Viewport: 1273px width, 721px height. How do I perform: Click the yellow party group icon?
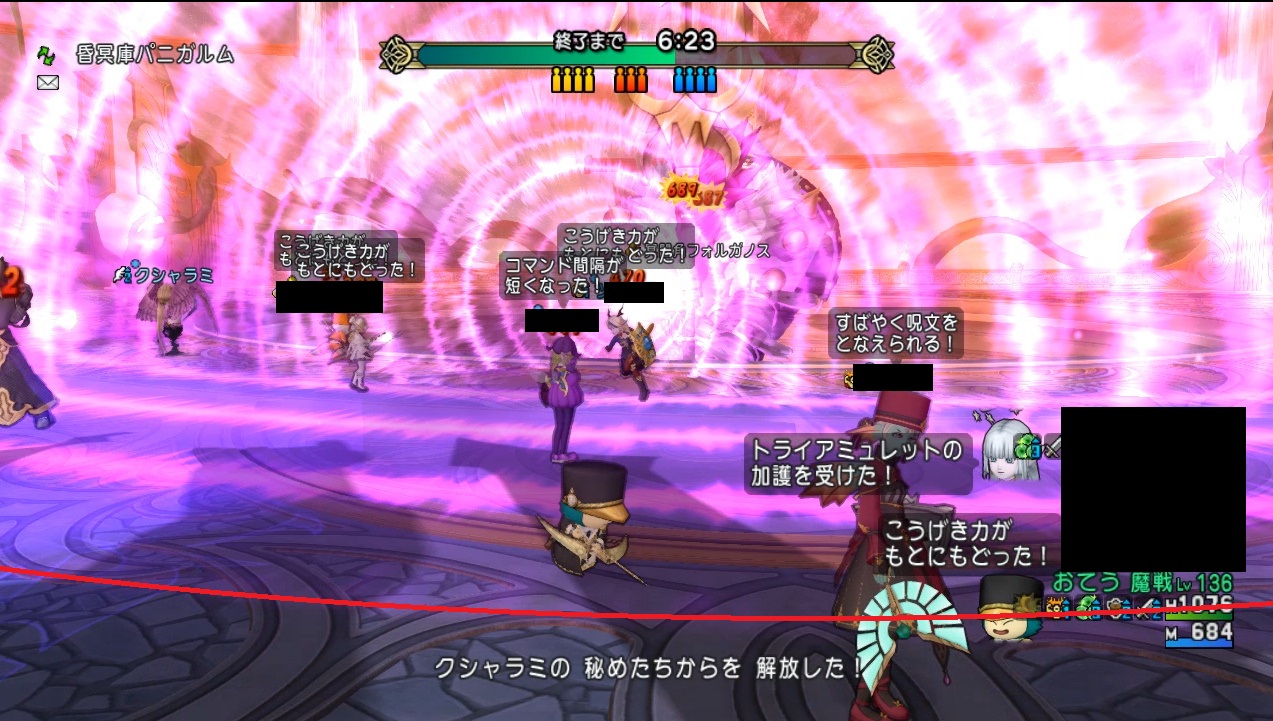click(572, 79)
